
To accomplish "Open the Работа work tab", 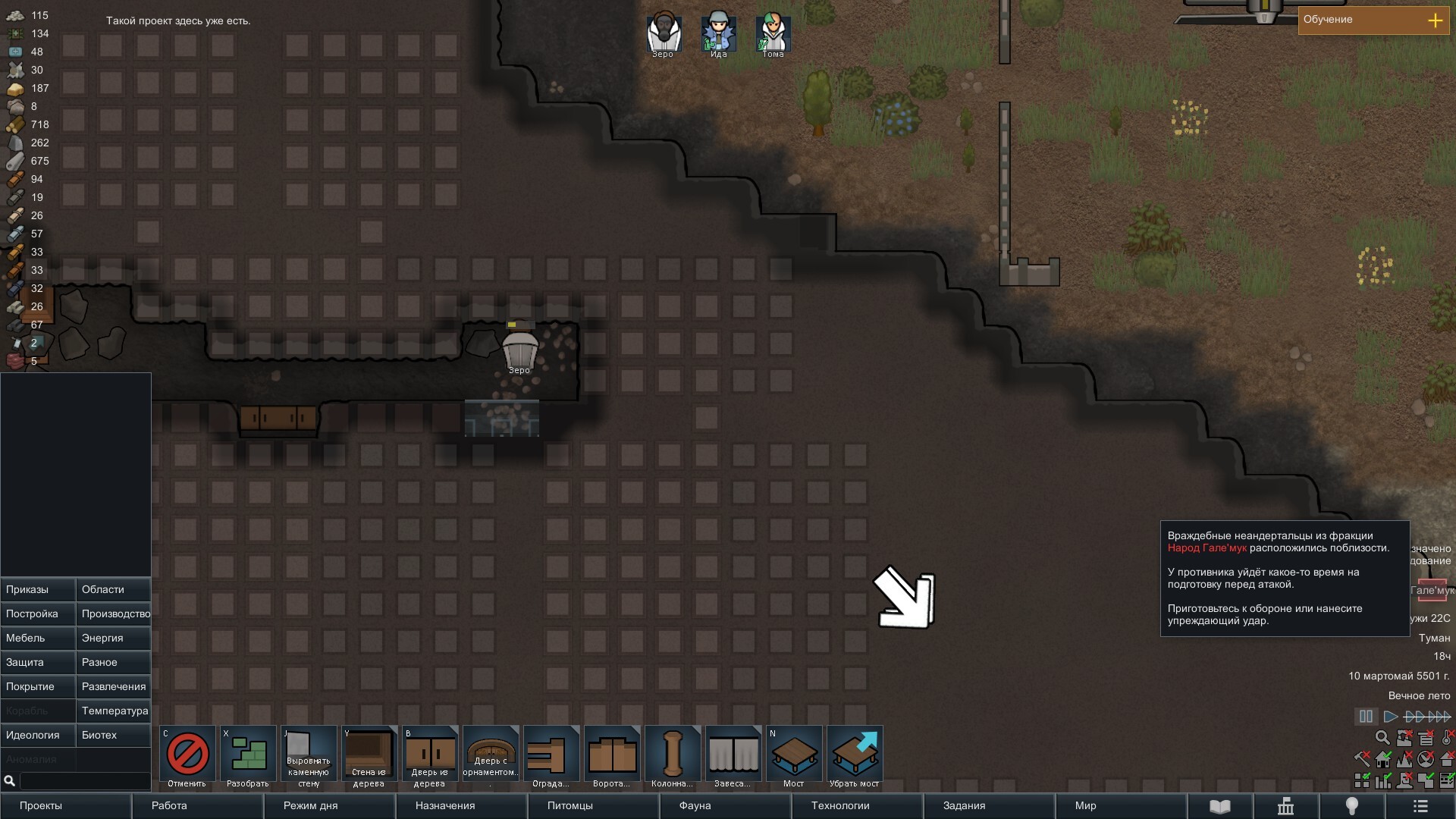I will 197,806.
